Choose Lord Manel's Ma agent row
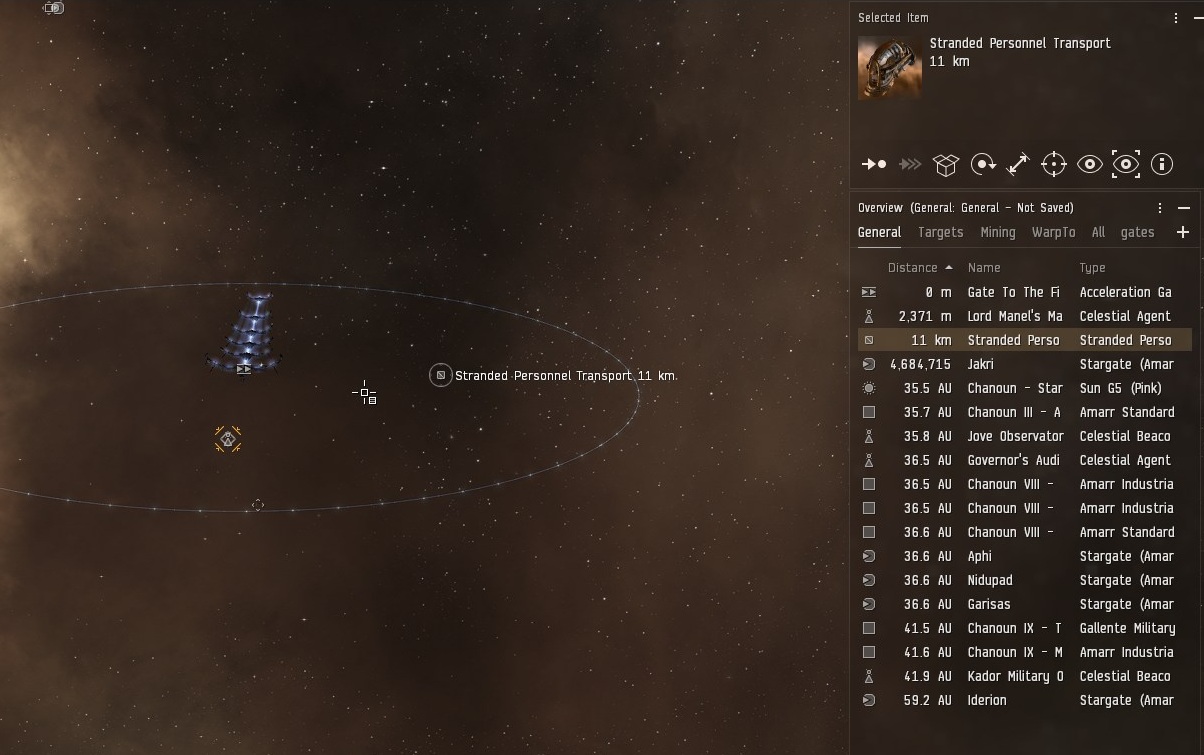Screen dimensions: 1204x755 pyautogui.click(x=1014, y=316)
